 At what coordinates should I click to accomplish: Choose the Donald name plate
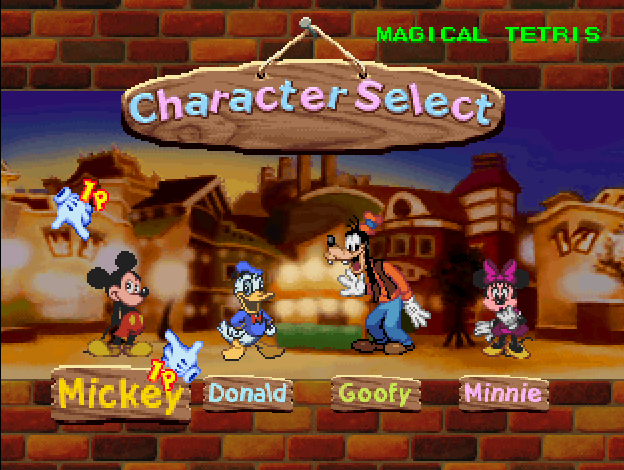247,393
